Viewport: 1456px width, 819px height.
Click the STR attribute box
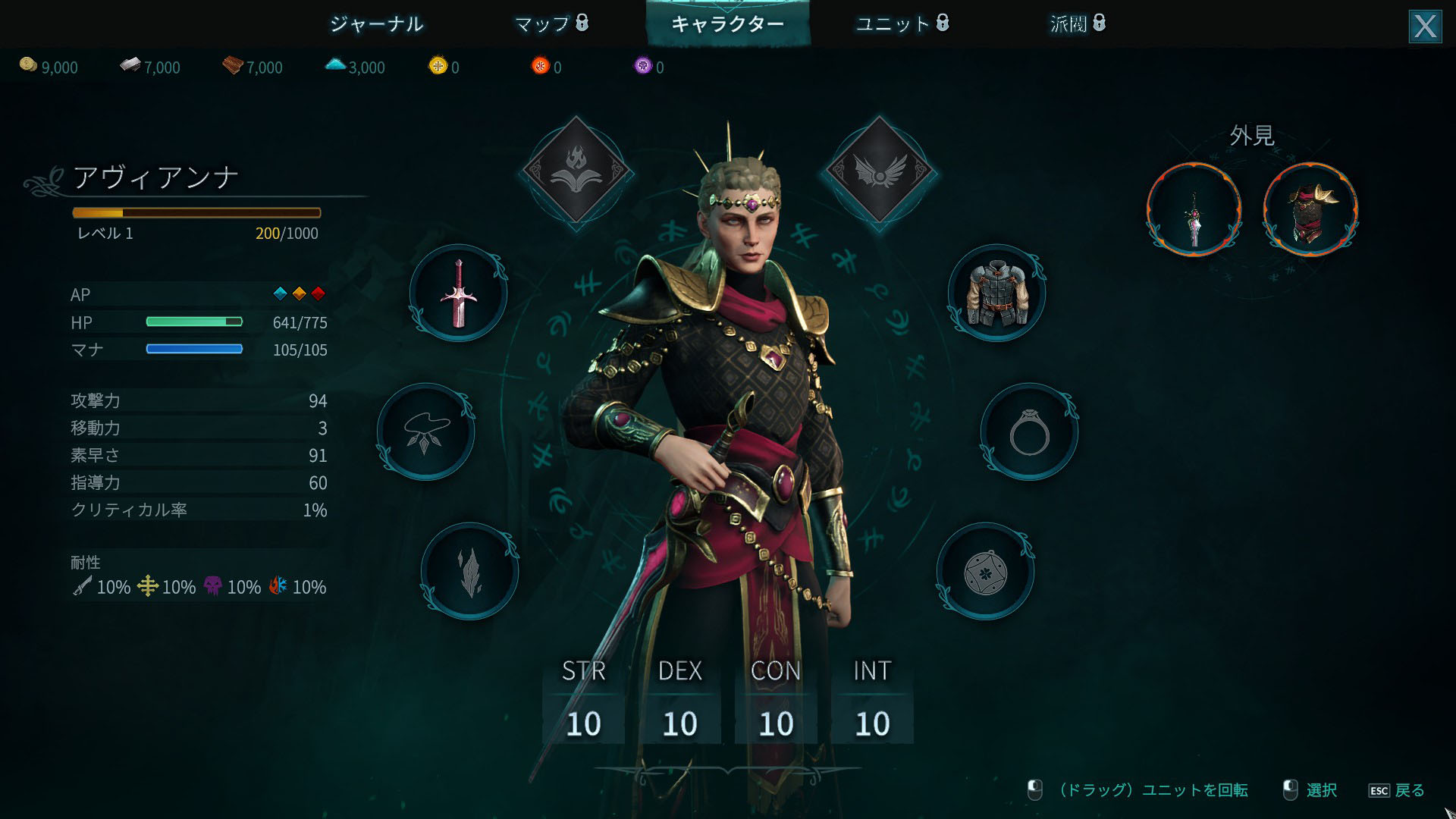point(584,704)
